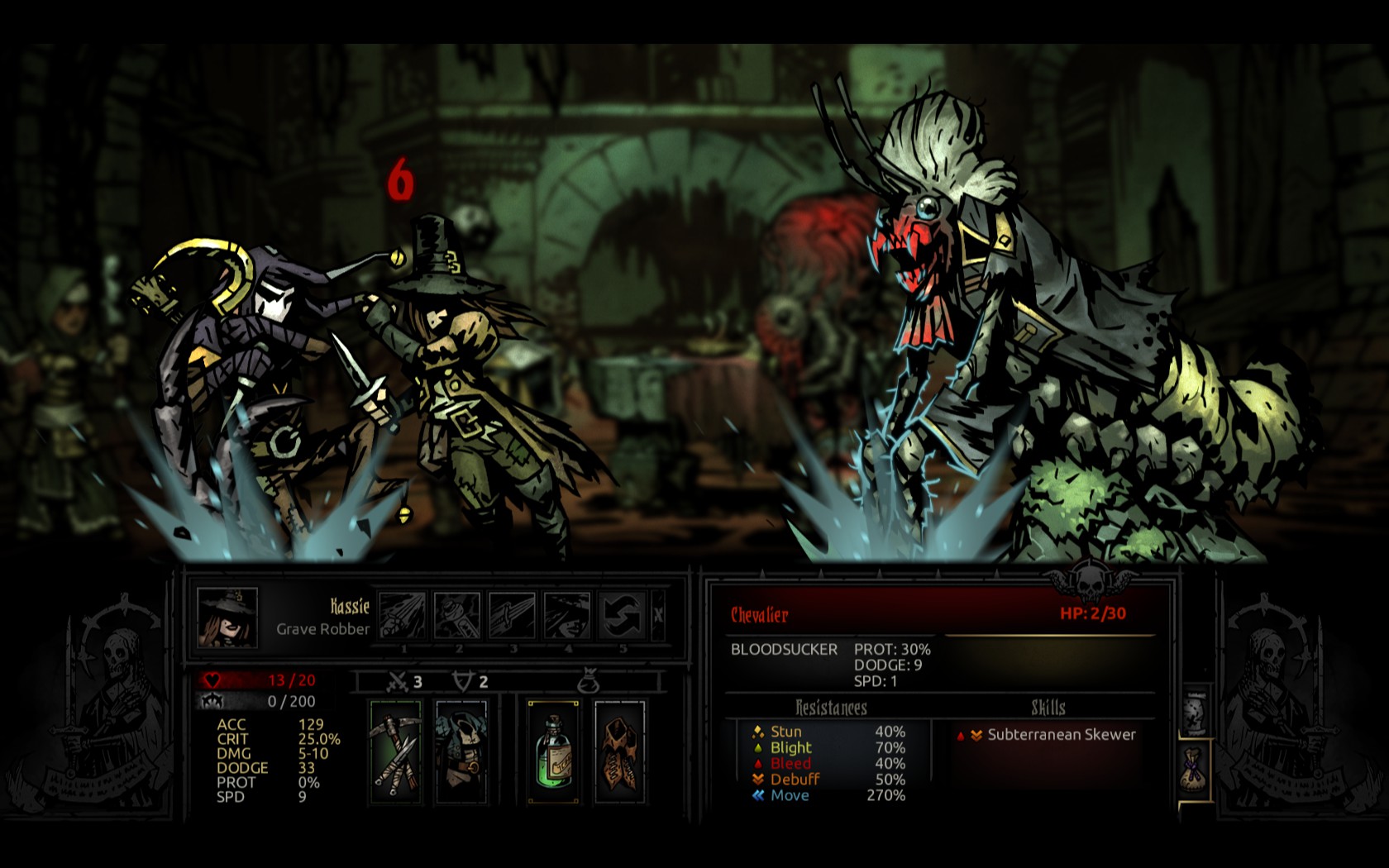Image resolution: width=1389 pixels, height=868 pixels.
Task: Choose the third skill, the thrown dagger
Action: 513,615
